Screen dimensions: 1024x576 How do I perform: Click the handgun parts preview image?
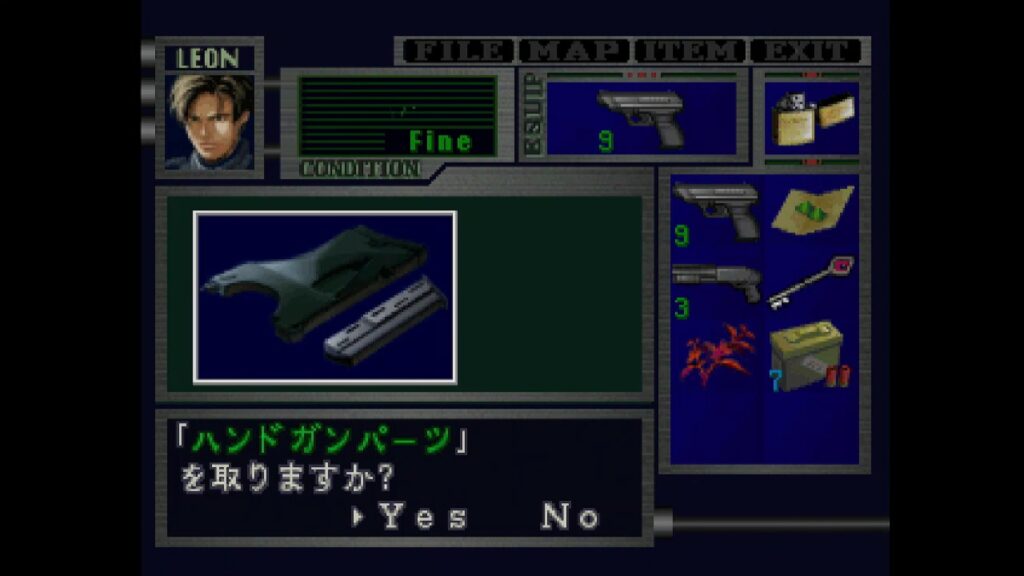(325, 297)
